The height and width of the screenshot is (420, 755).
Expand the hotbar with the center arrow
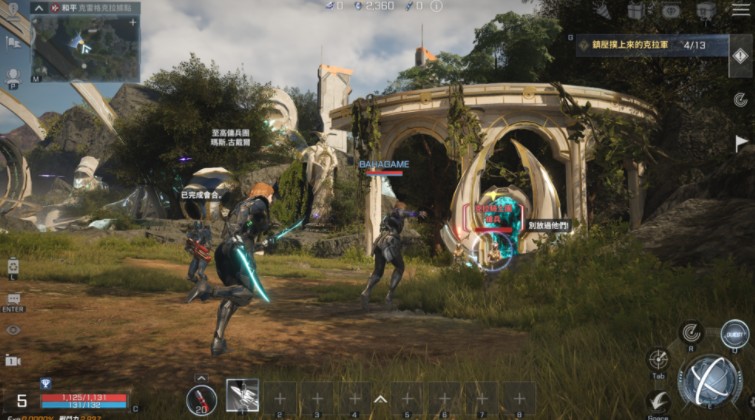[380, 398]
